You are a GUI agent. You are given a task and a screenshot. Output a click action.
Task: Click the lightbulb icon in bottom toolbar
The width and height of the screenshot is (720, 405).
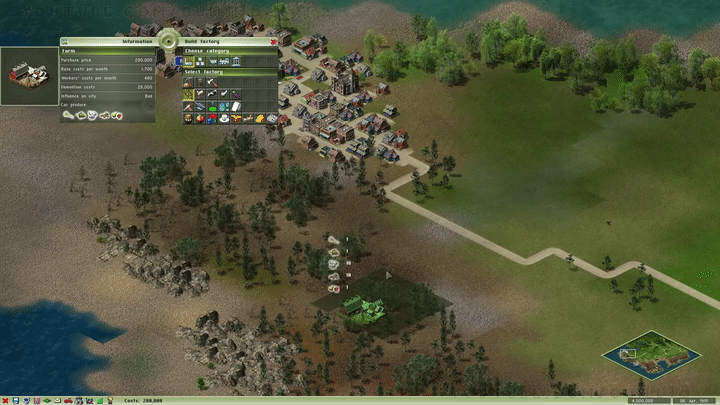109,400
